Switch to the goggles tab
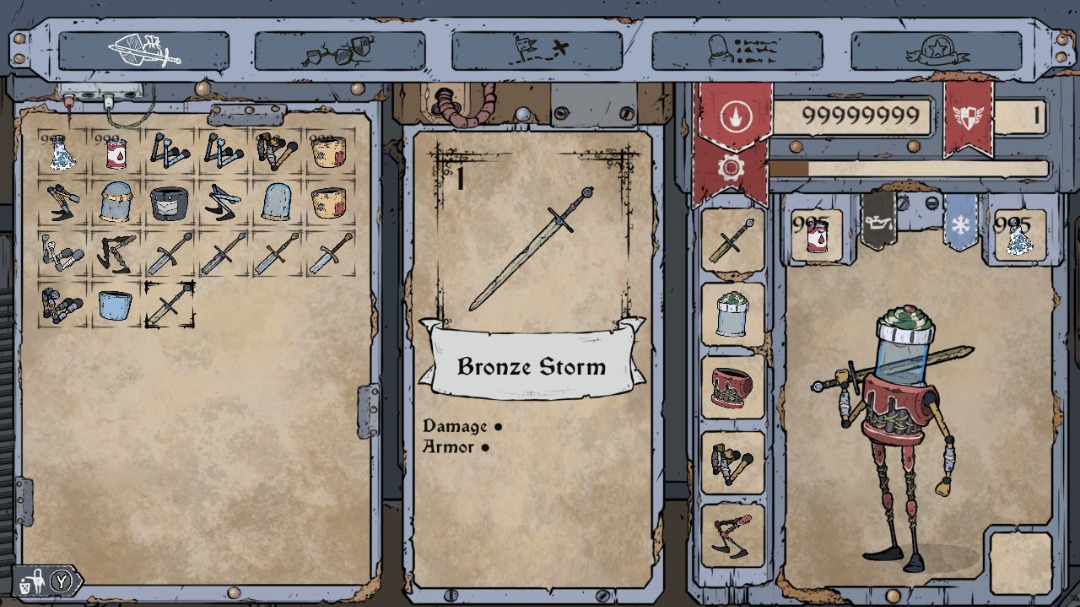1080x607 pixels. click(340, 50)
